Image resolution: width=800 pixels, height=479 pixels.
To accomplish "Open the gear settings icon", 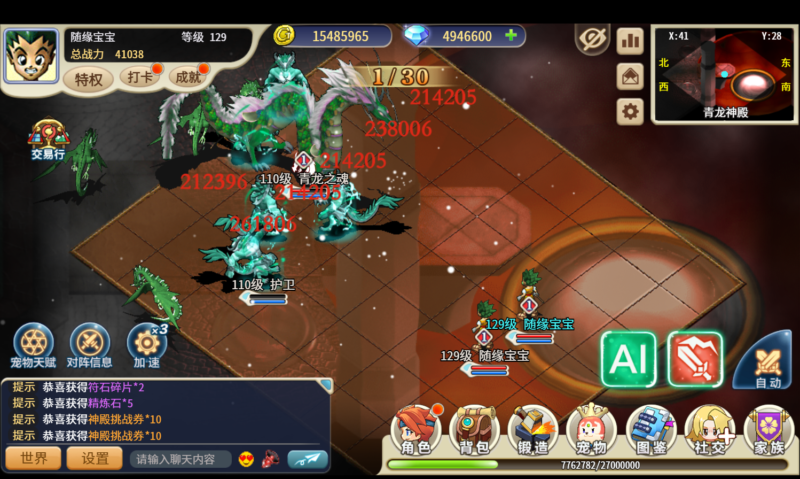I will coord(630,110).
